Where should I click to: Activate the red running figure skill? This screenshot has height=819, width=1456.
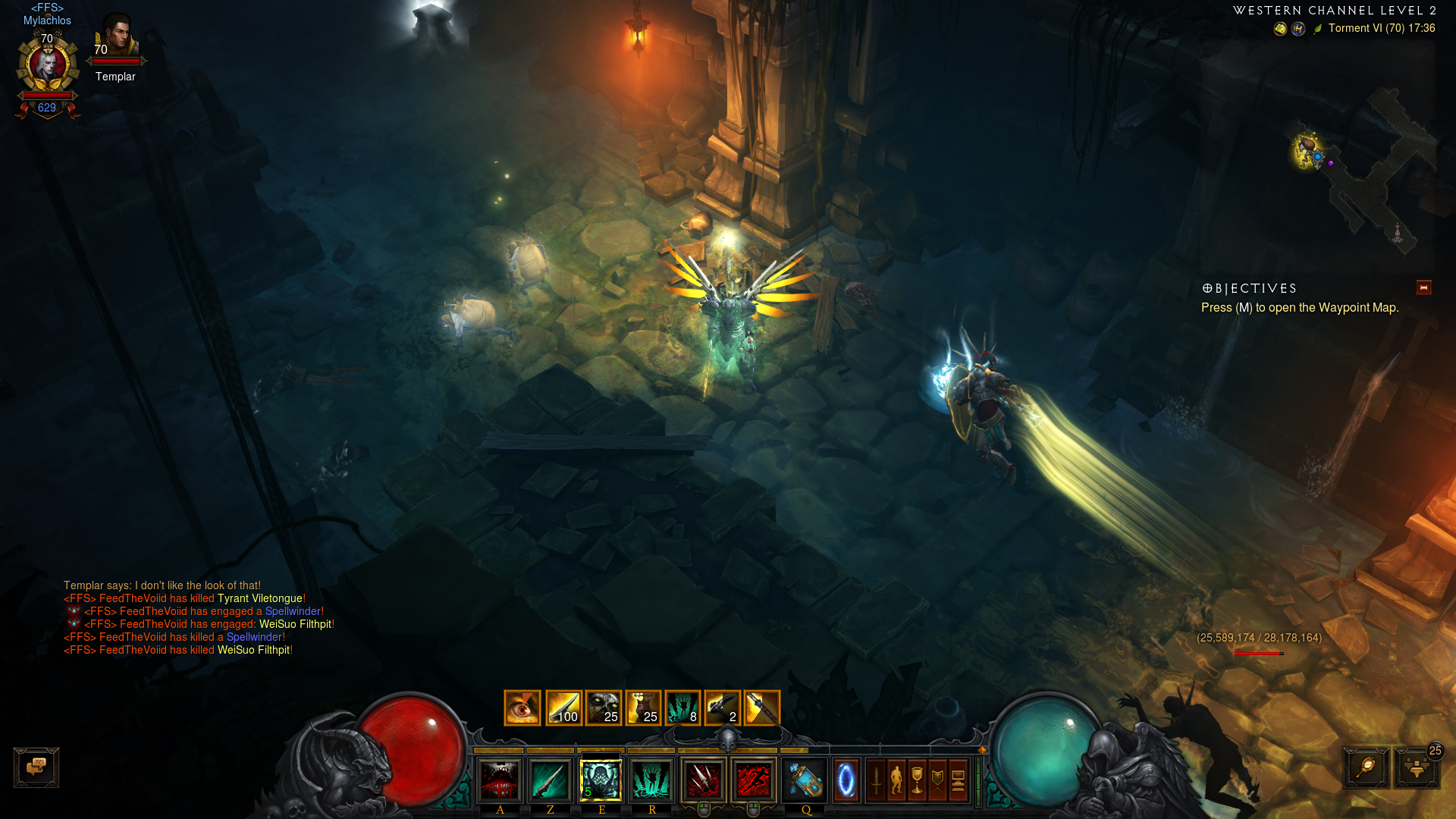pyautogui.click(x=753, y=780)
